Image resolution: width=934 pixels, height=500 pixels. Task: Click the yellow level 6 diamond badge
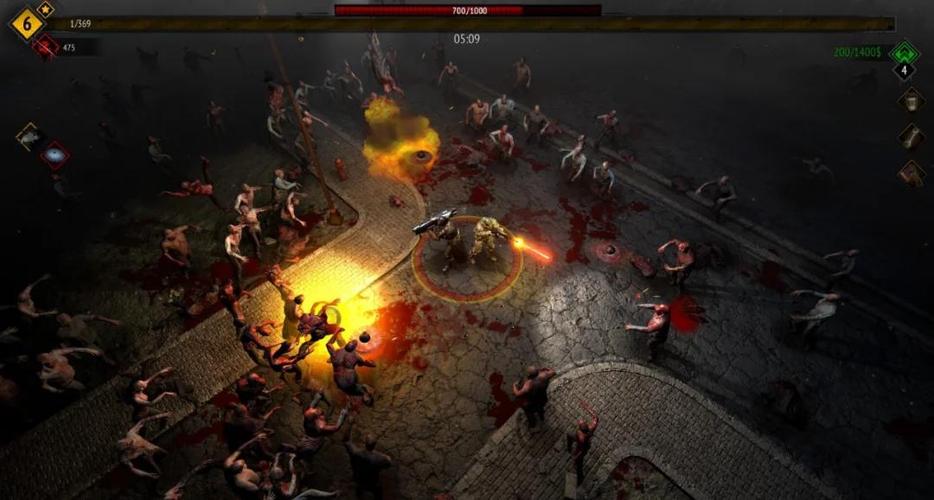pyautogui.click(x=26, y=23)
